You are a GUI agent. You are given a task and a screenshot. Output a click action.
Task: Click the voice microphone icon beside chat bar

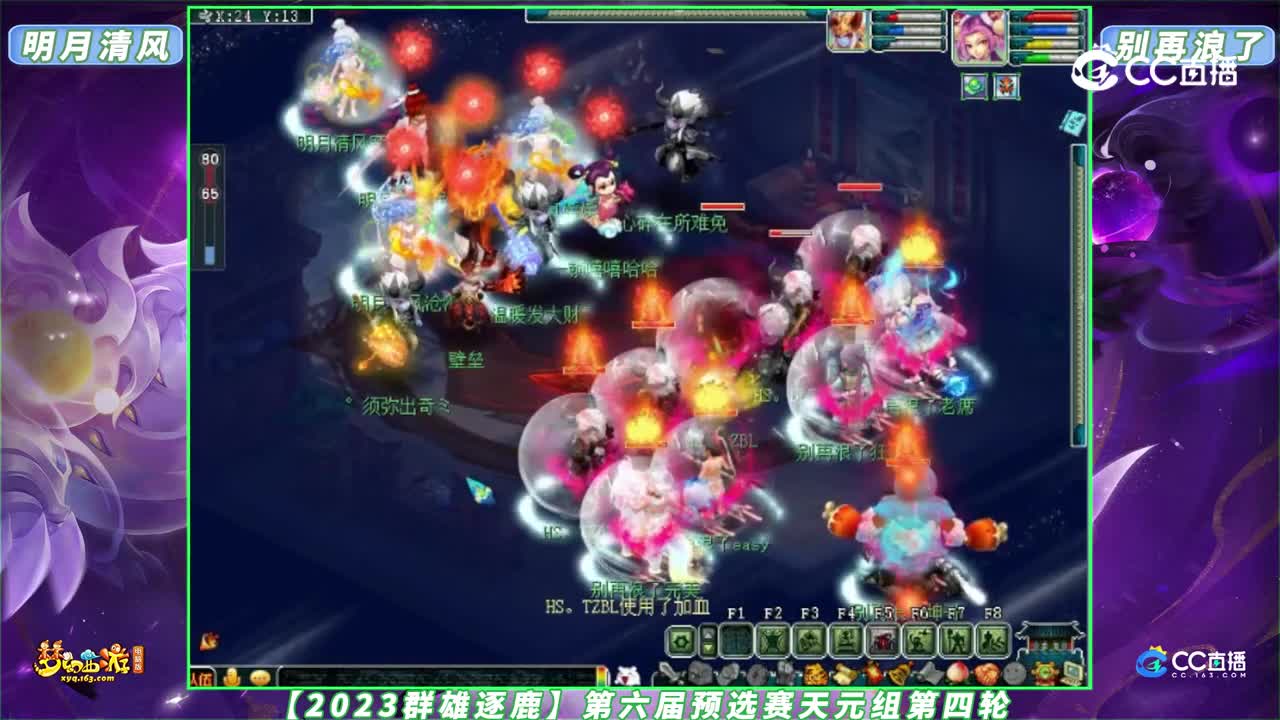(232, 676)
